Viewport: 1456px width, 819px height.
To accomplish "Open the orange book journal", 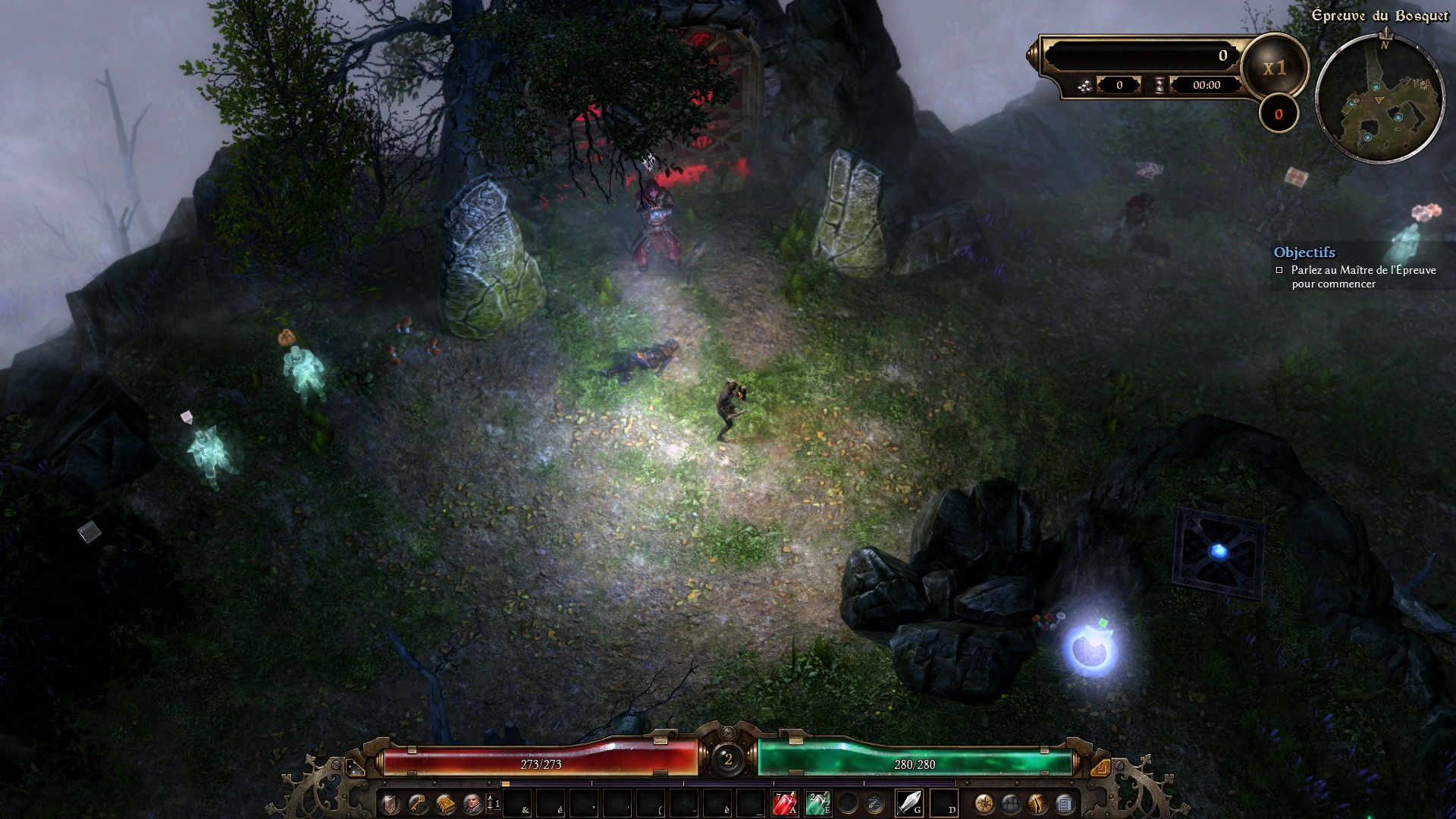I will pyautogui.click(x=445, y=803).
